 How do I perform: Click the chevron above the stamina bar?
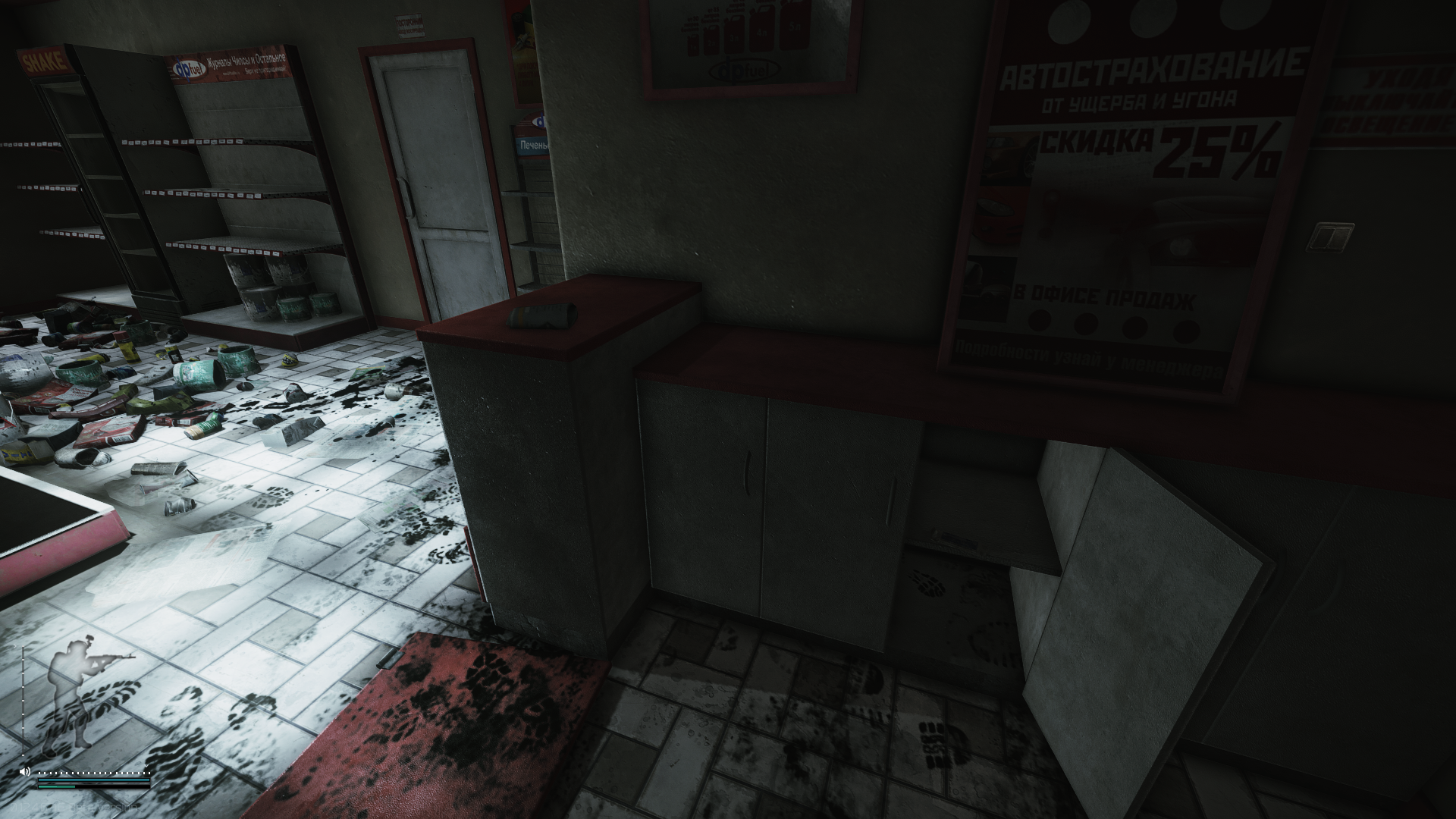(x=146, y=766)
